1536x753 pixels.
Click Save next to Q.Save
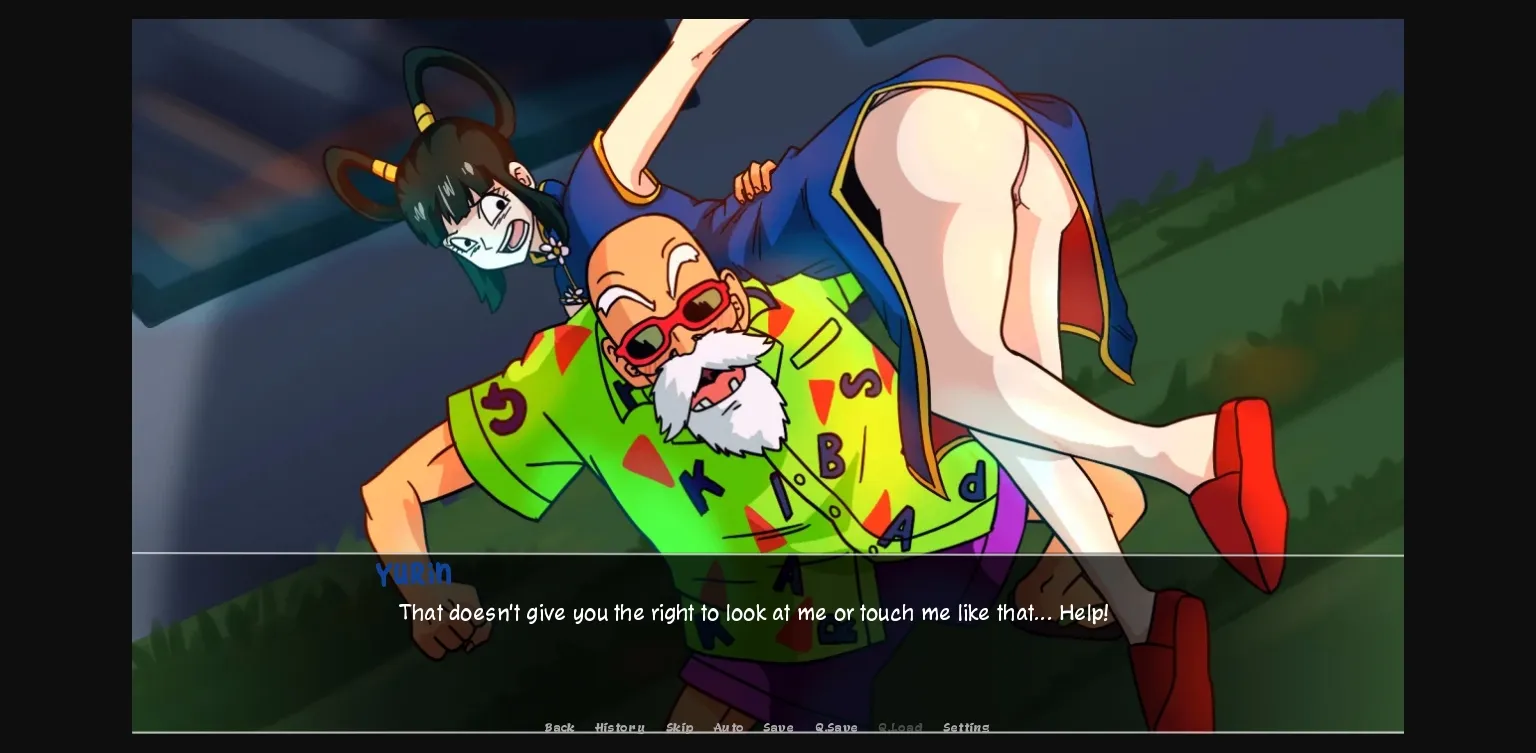tap(778, 728)
